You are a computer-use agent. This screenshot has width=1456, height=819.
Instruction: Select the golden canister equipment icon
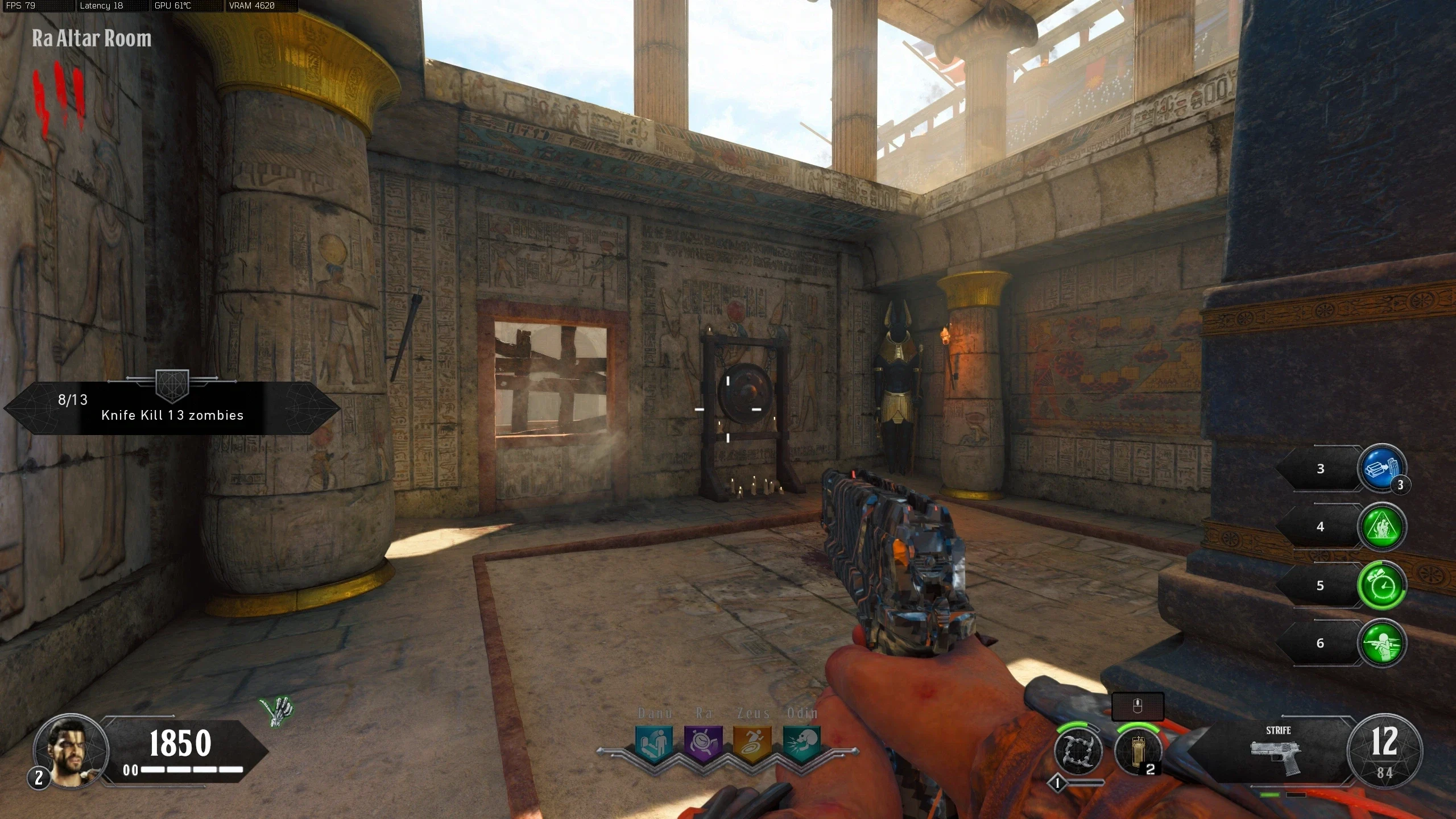pyautogui.click(x=1137, y=751)
